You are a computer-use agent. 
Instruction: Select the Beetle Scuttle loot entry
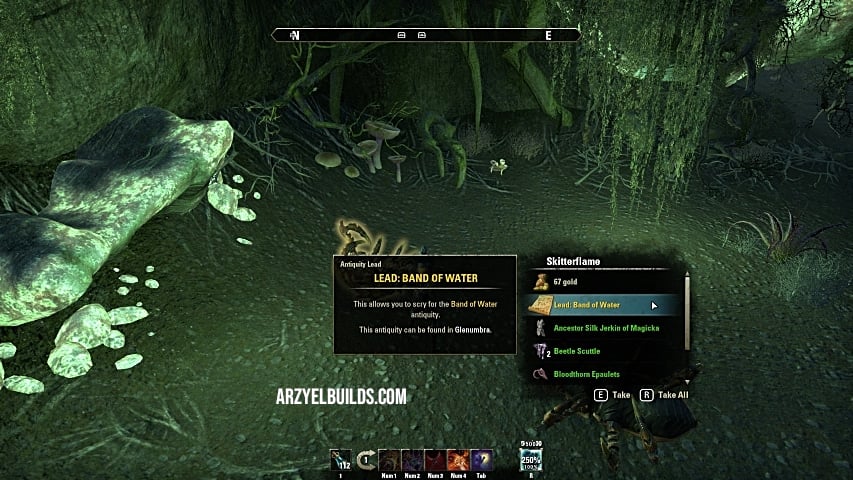click(x=579, y=351)
